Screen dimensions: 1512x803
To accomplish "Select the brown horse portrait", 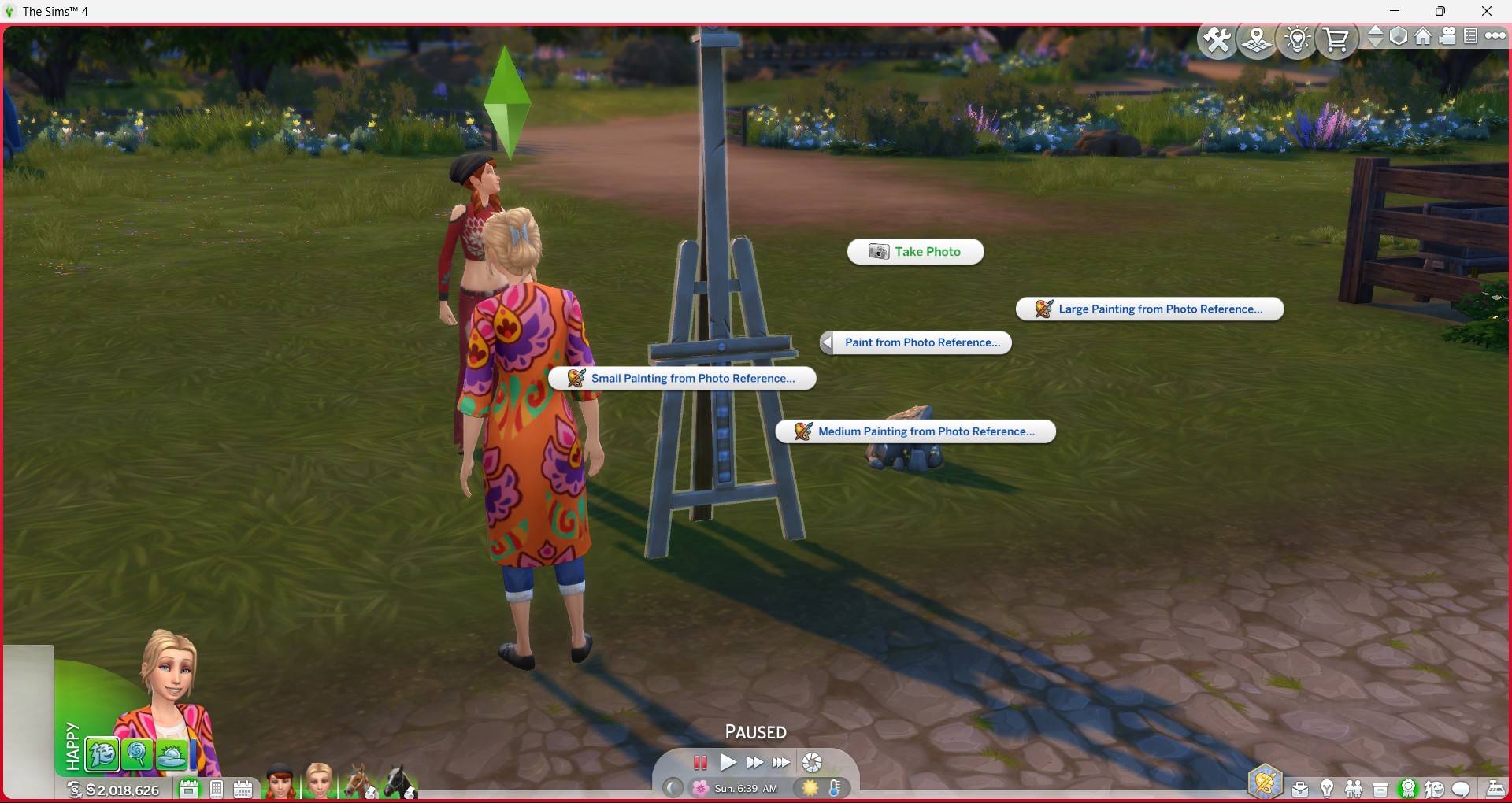I will pyautogui.click(x=359, y=782).
